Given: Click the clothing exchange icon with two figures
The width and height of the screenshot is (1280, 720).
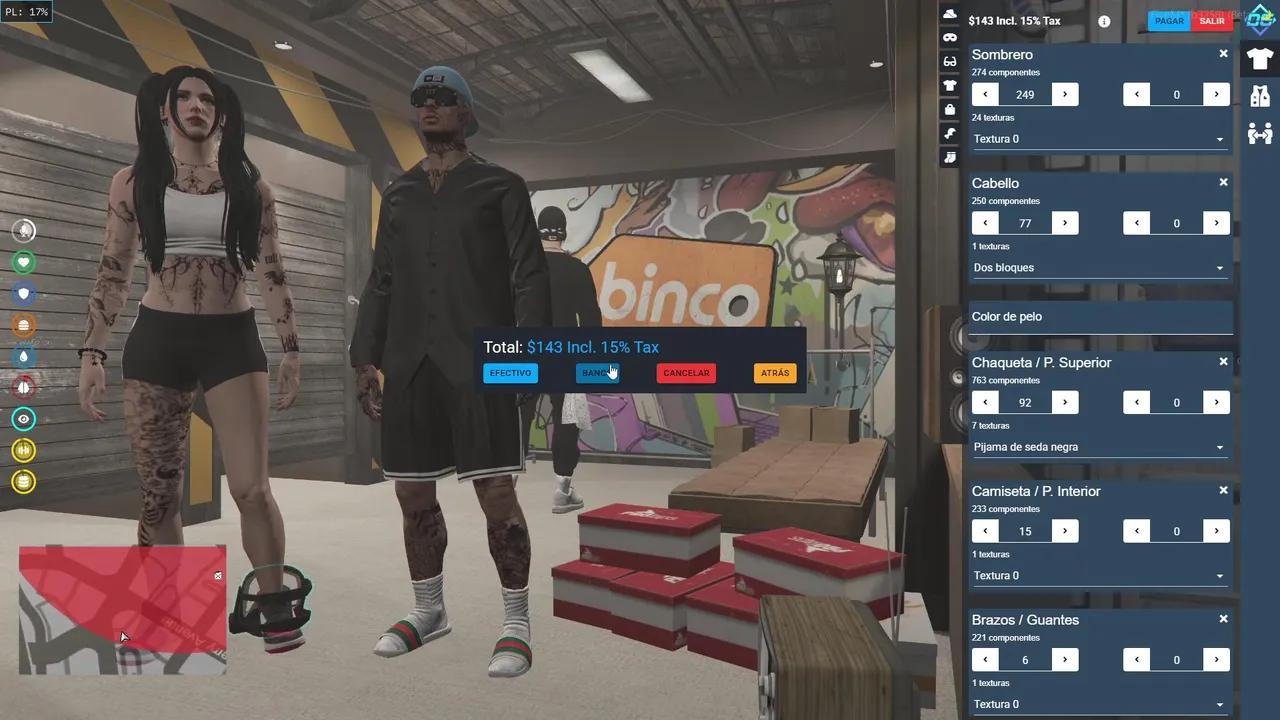Looking at the screenshot, I should point(1260,133).
